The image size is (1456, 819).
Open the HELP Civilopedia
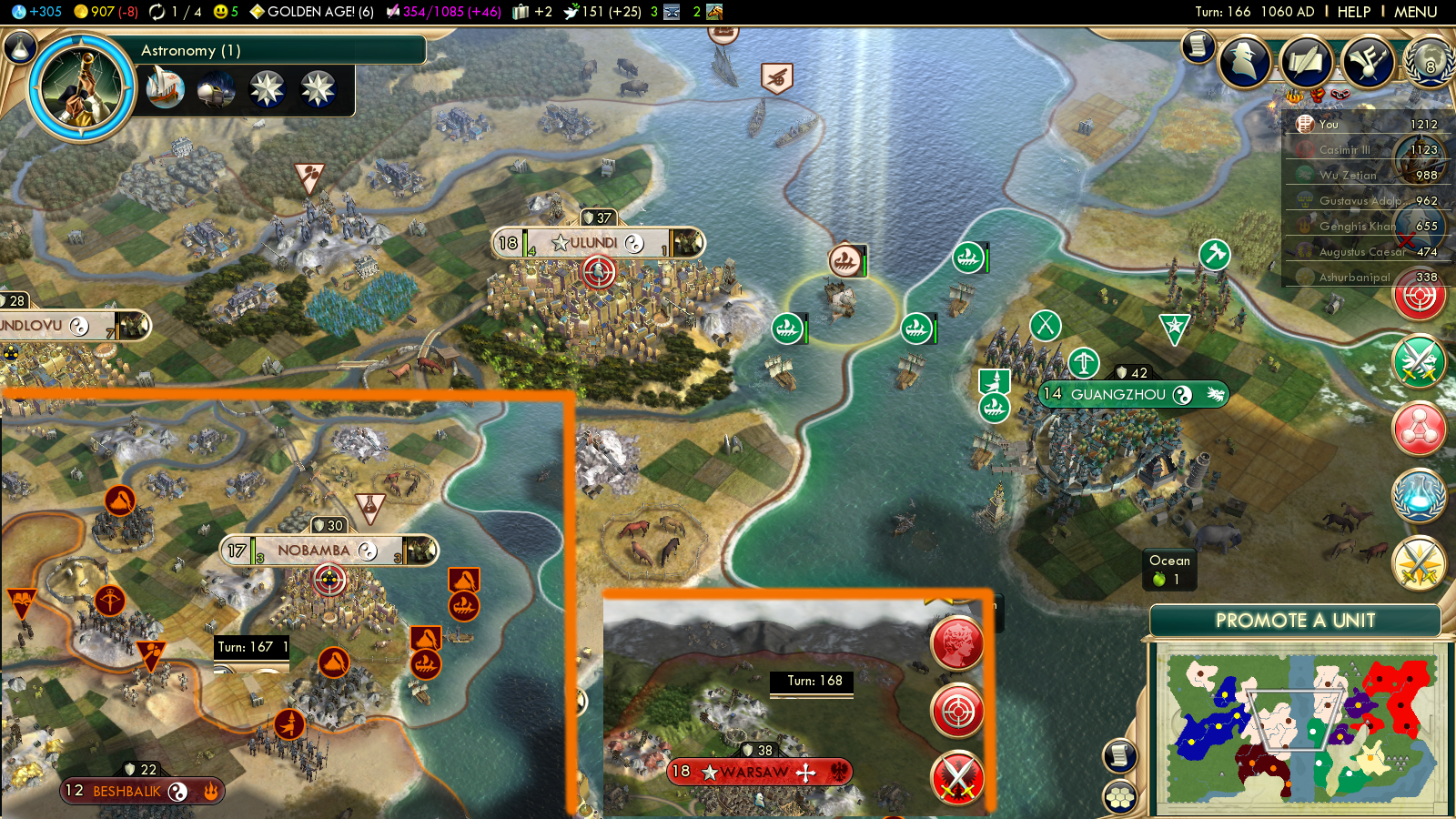(1353, 12)
